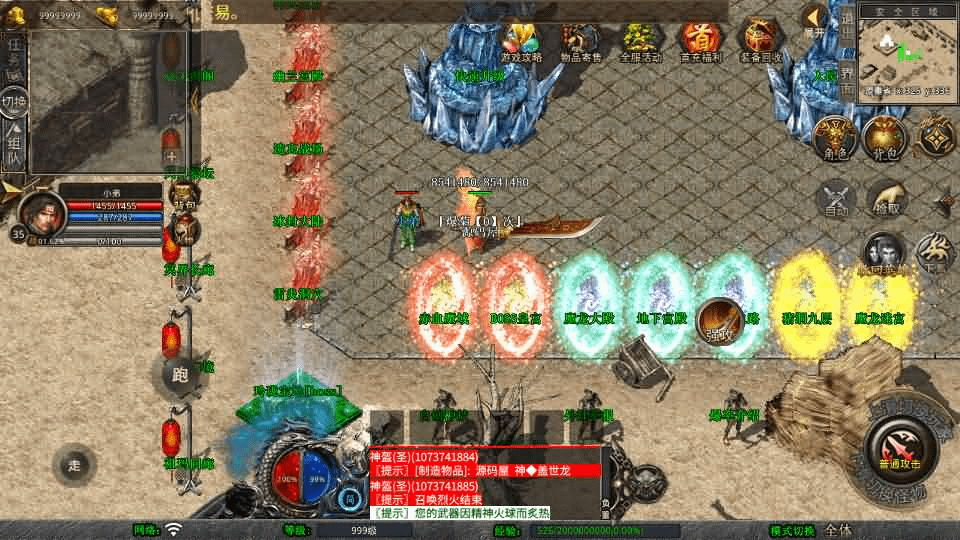
Task: Open the 背包 bag button on the right
Action: pos(884,137)
